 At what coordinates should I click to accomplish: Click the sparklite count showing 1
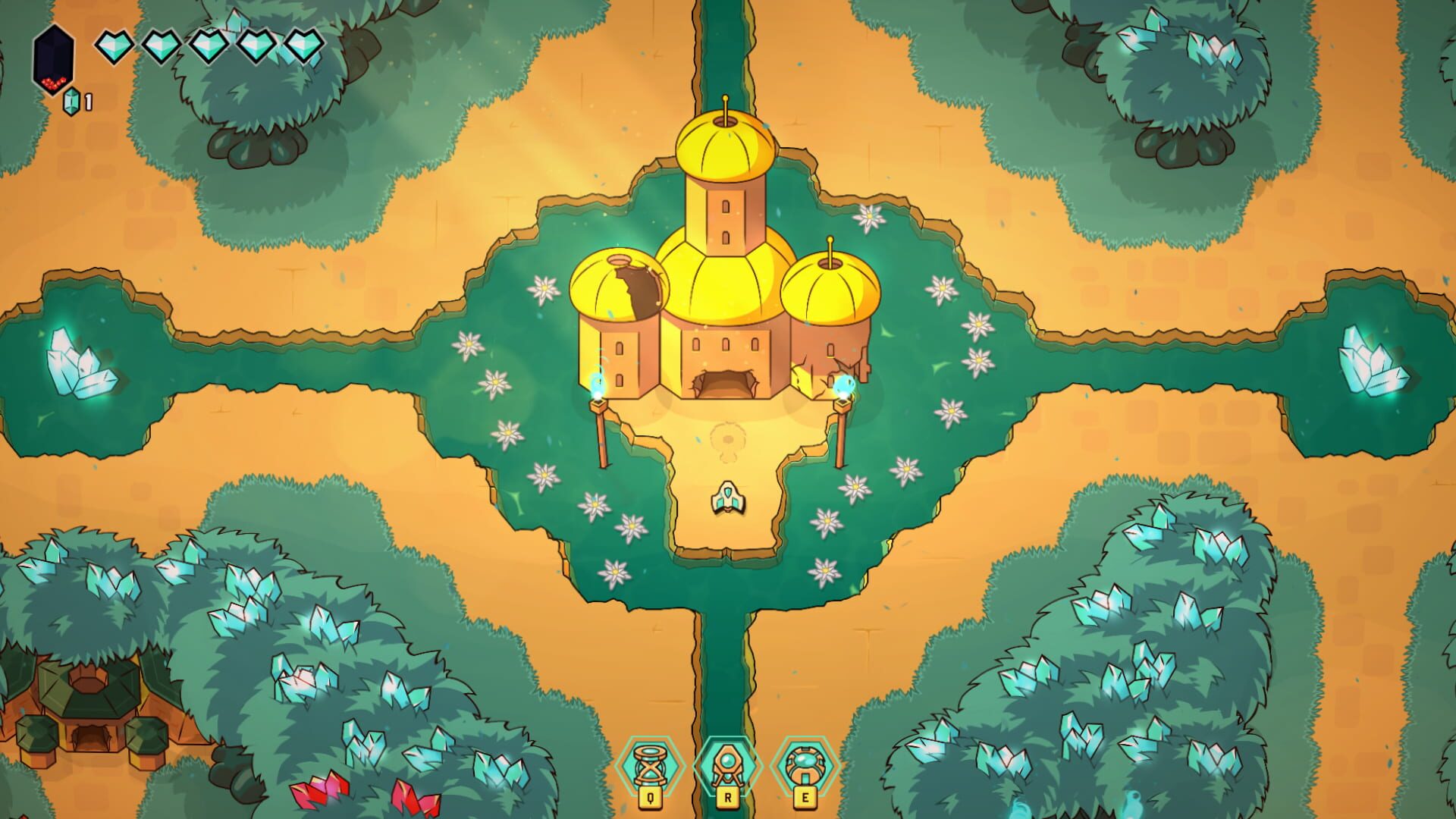(x=87, y=99)
